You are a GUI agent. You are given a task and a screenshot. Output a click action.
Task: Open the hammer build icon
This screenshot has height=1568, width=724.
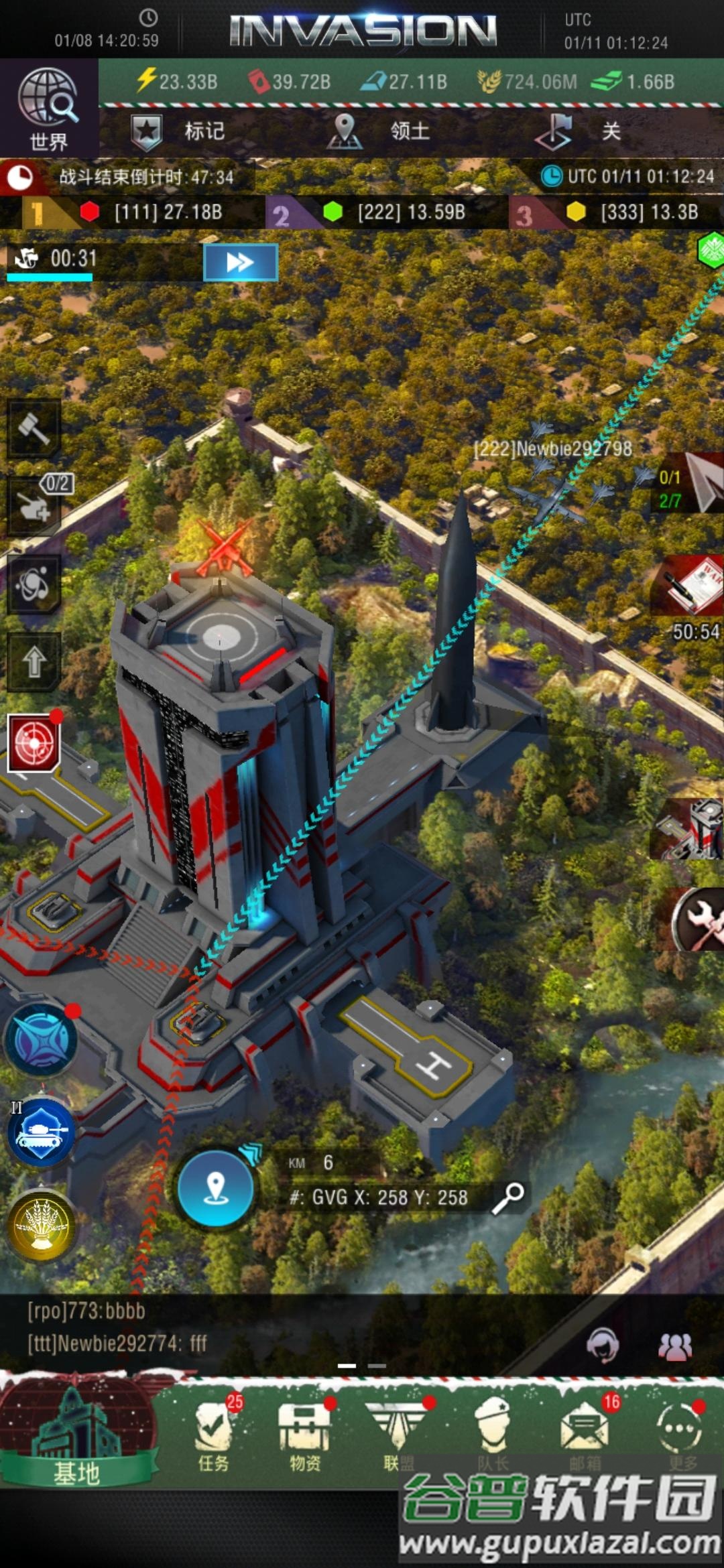tap(34, 429)
